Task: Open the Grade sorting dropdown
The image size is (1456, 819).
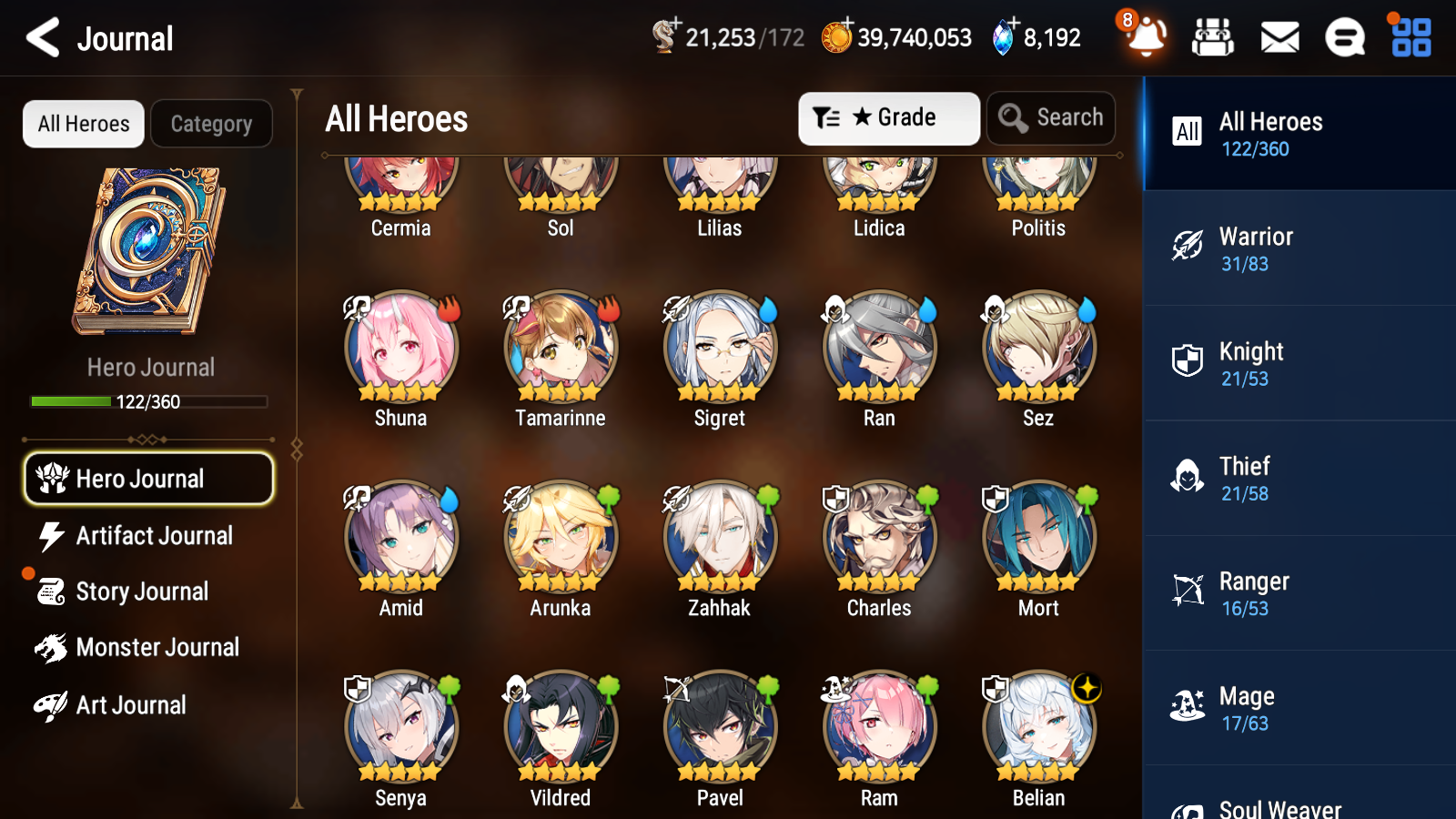Action: pos(888,117)
